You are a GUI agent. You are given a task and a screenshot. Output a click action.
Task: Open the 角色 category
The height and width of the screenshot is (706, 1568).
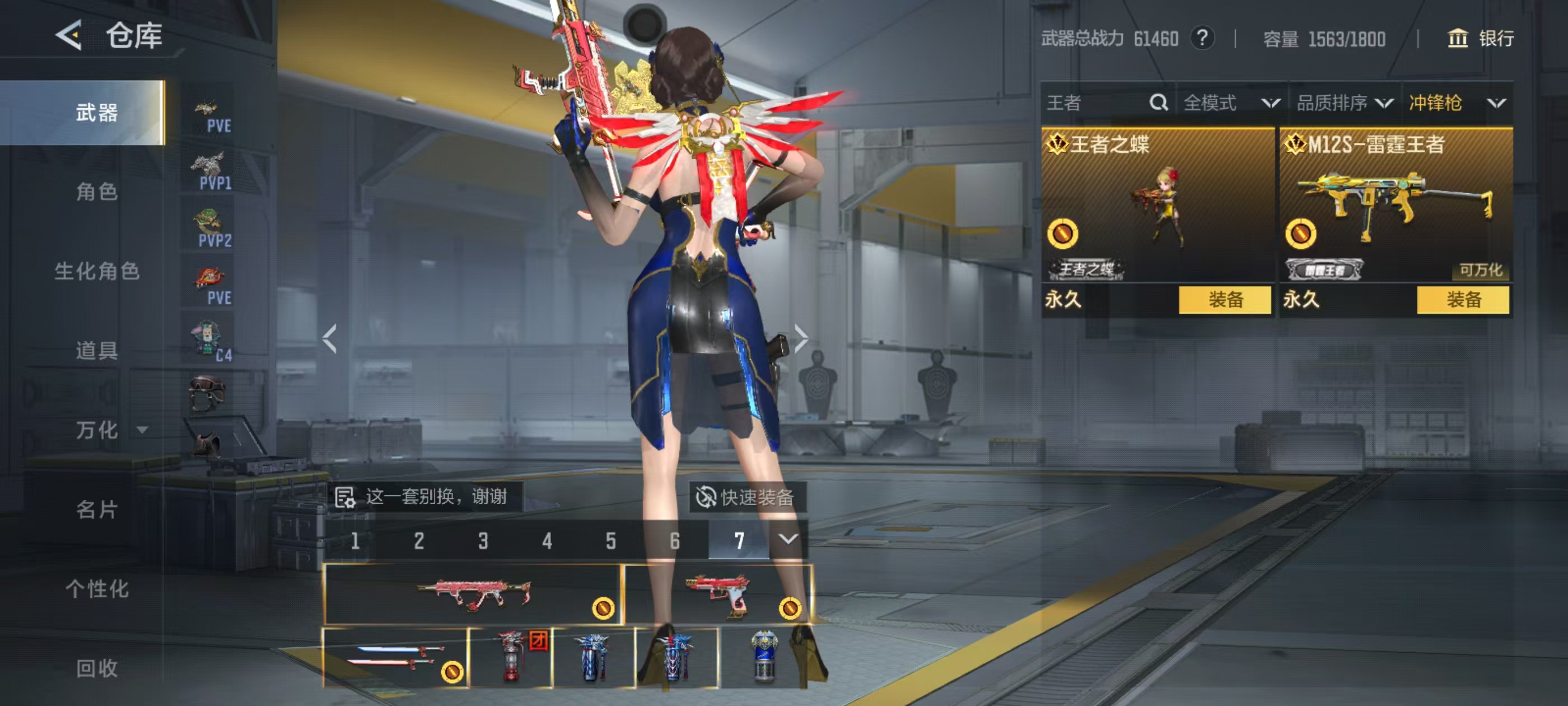[x=97, y=192]
